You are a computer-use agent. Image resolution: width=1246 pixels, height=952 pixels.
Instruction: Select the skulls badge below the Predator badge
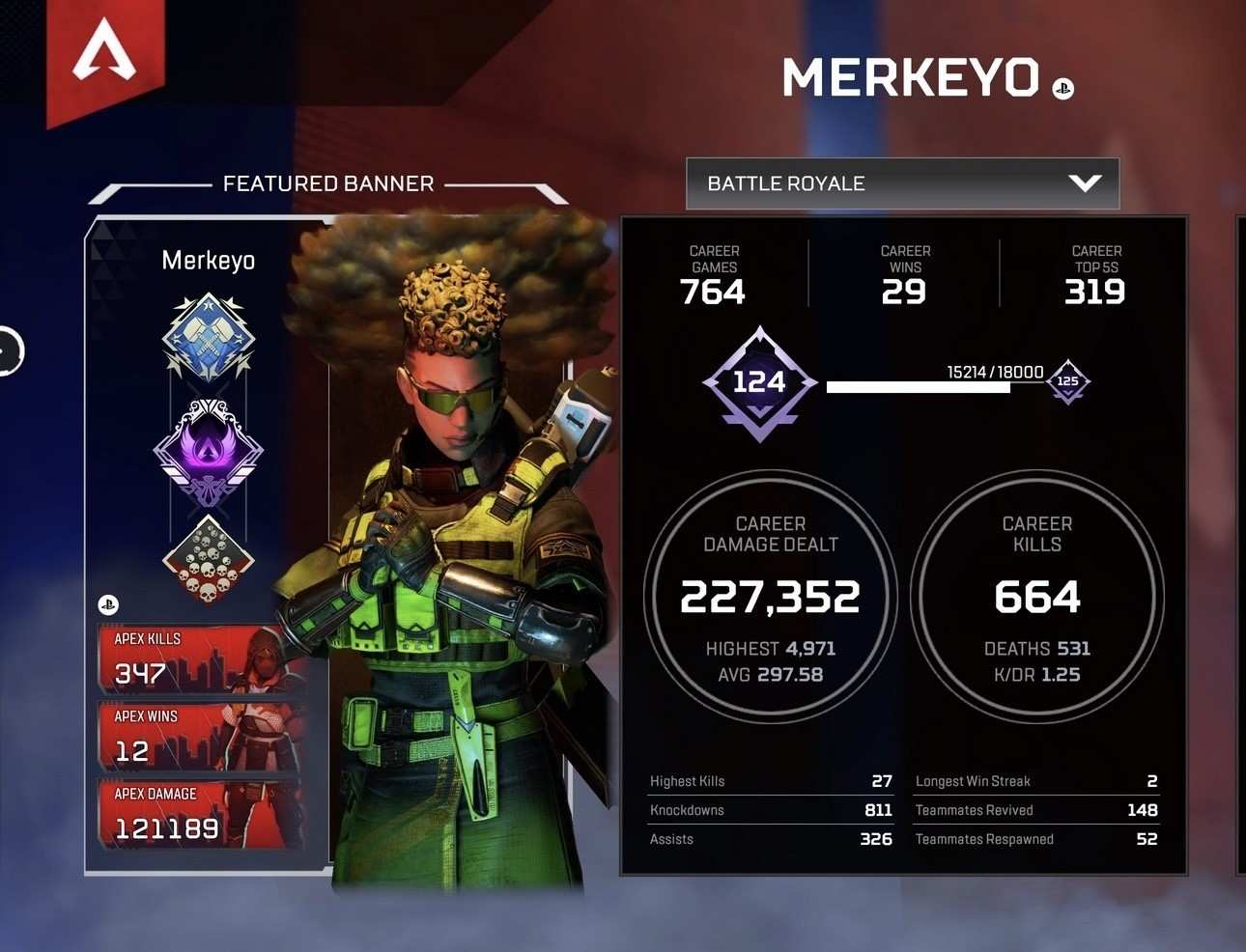coord(208,560)
